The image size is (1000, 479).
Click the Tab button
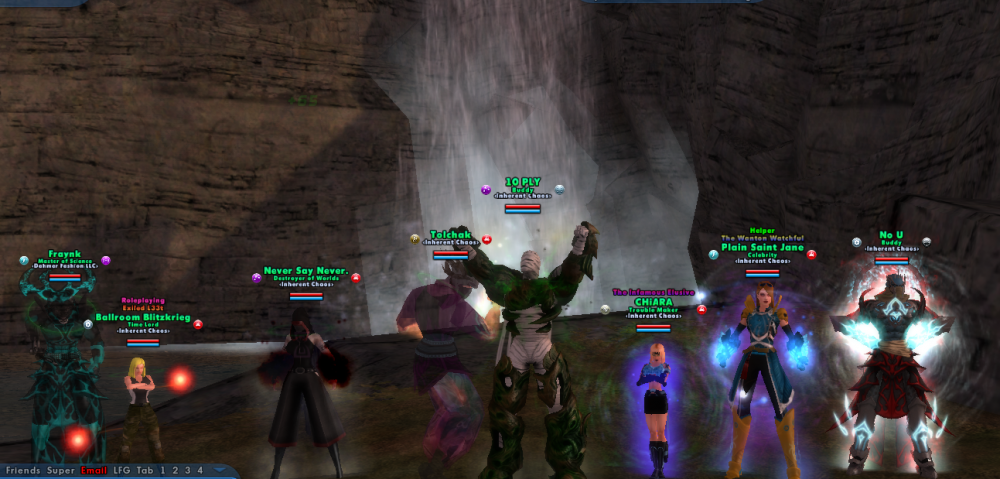pyautogui.click(x=146, y=470)
